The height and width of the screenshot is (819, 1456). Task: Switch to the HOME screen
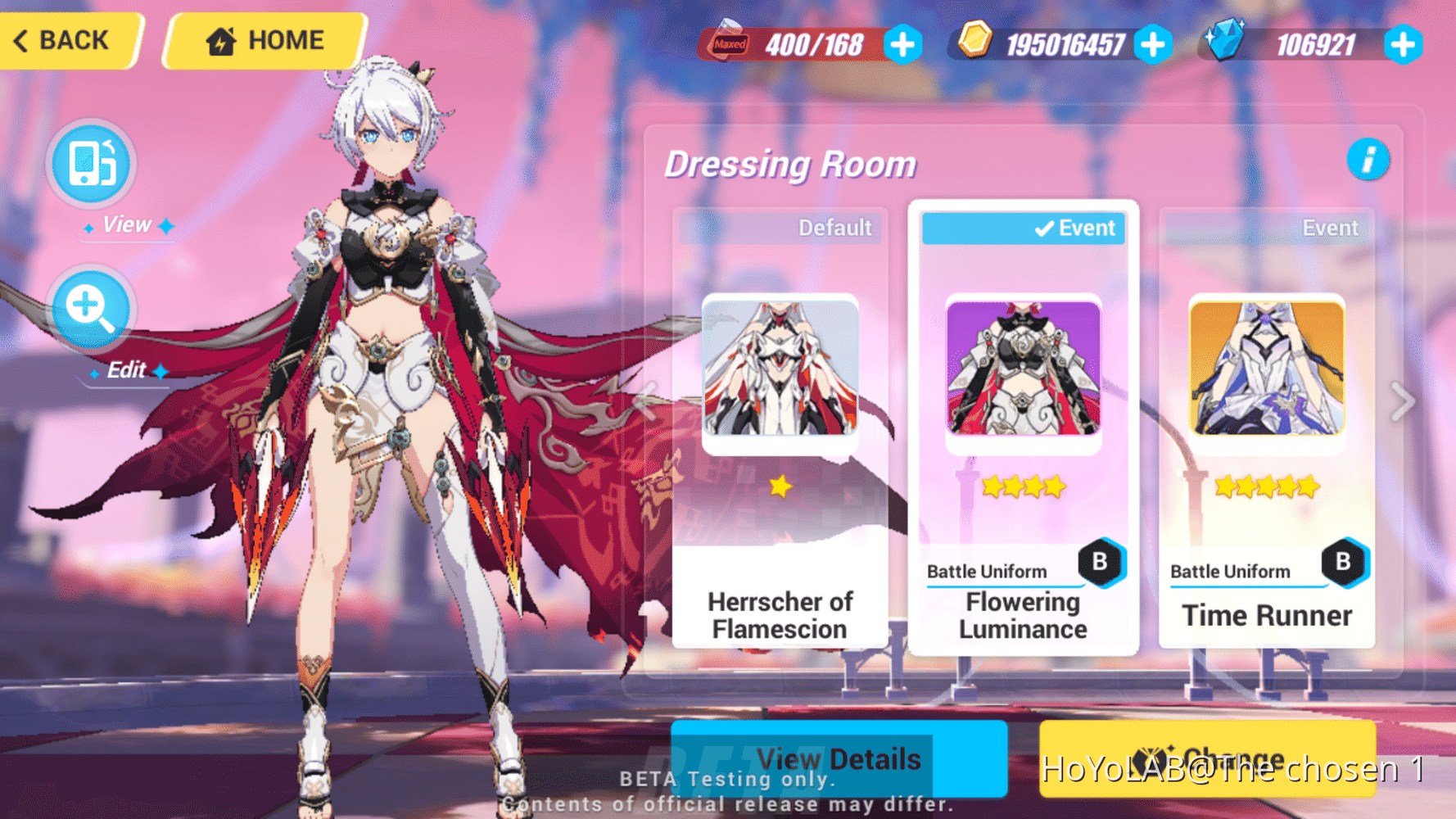click(264, 40)
